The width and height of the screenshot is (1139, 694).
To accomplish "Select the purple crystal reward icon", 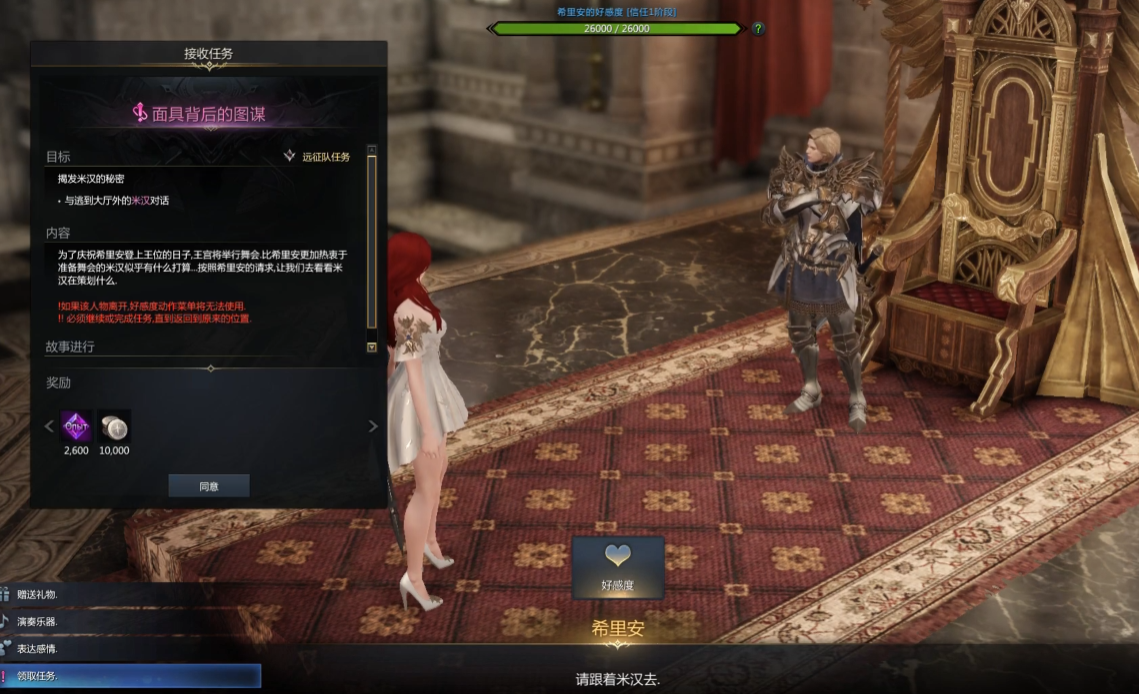I will (76, 427).
